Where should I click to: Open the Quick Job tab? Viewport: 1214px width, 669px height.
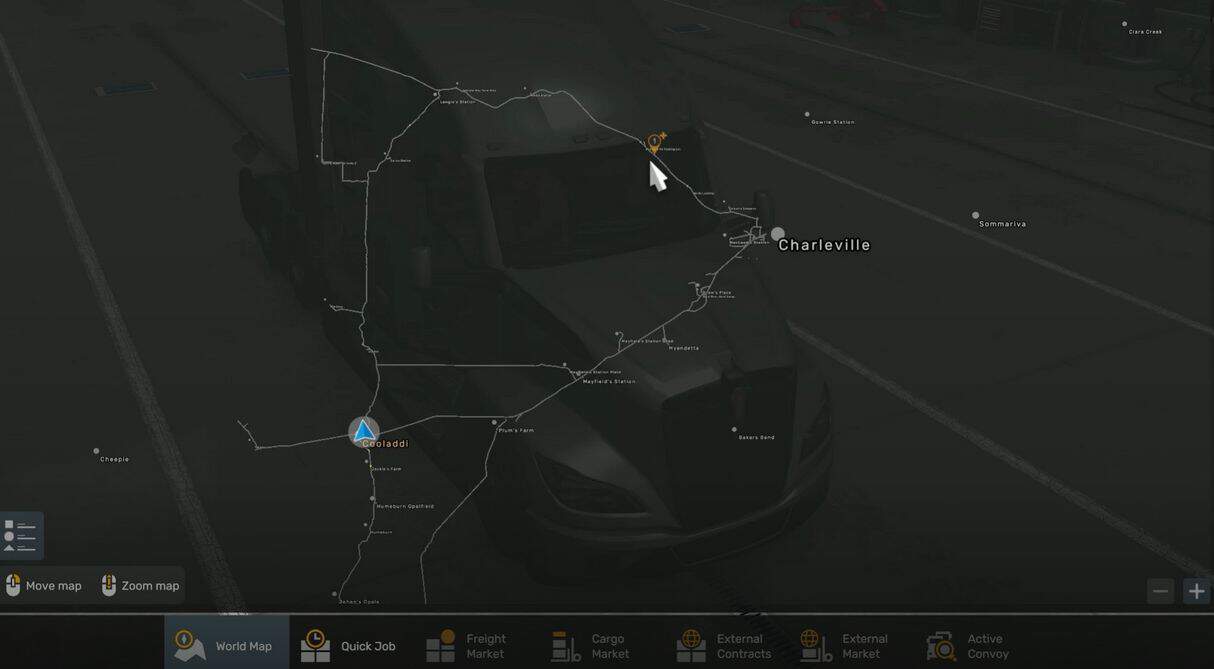349,645
